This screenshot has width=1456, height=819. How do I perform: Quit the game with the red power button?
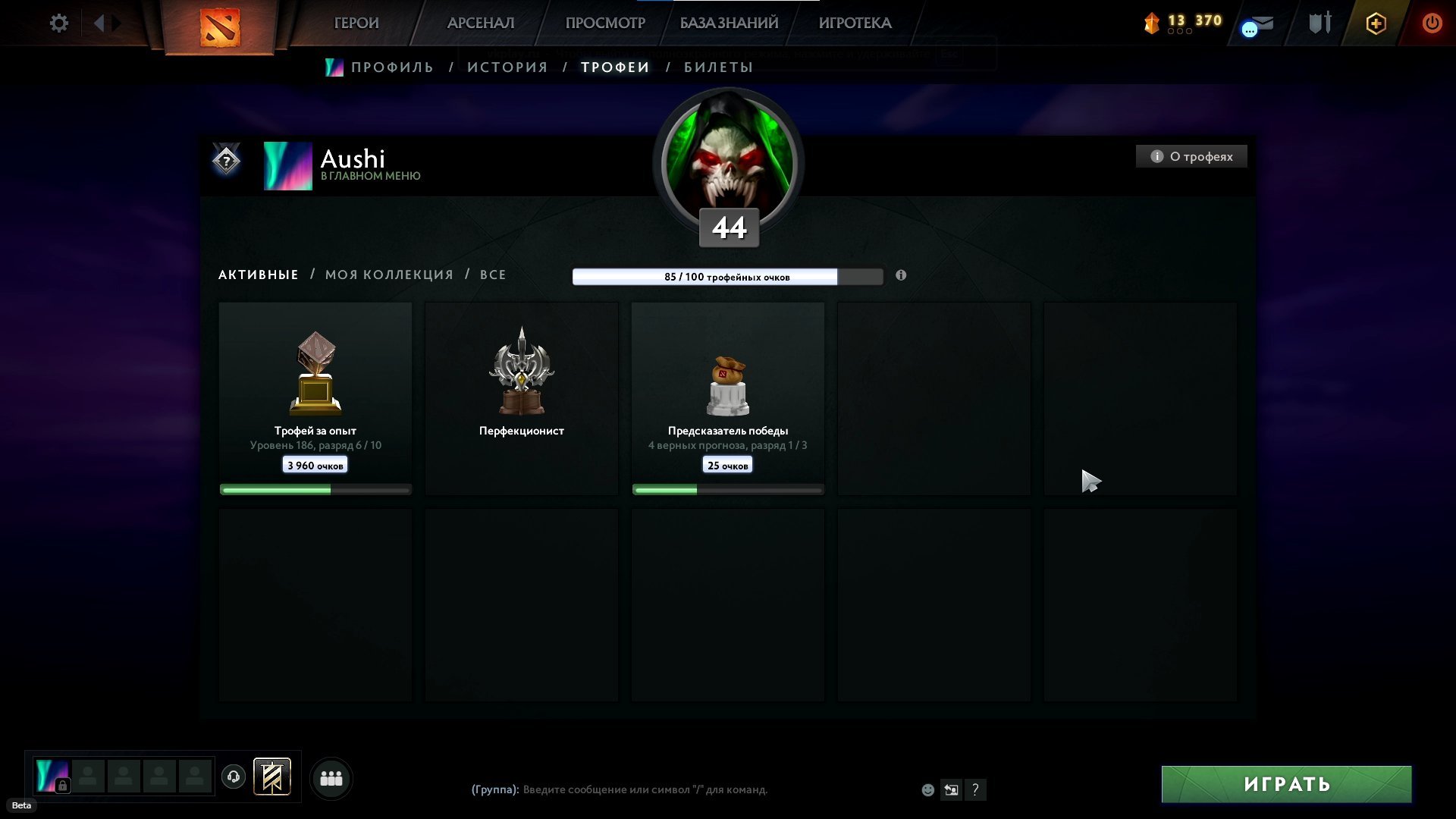(x=1432, y=24)
